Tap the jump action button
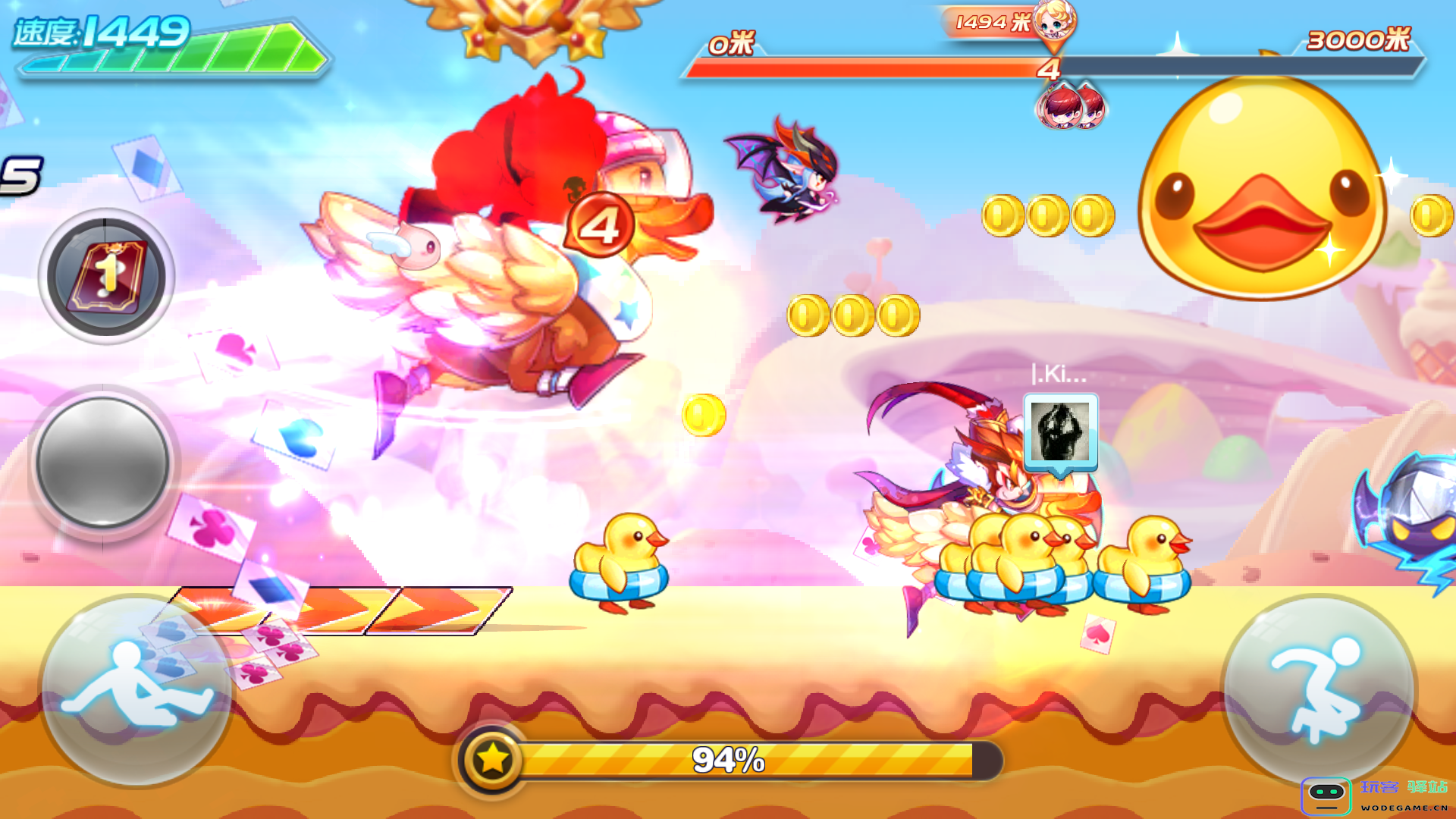The image size is (1456, 819). click(1318, 690)
